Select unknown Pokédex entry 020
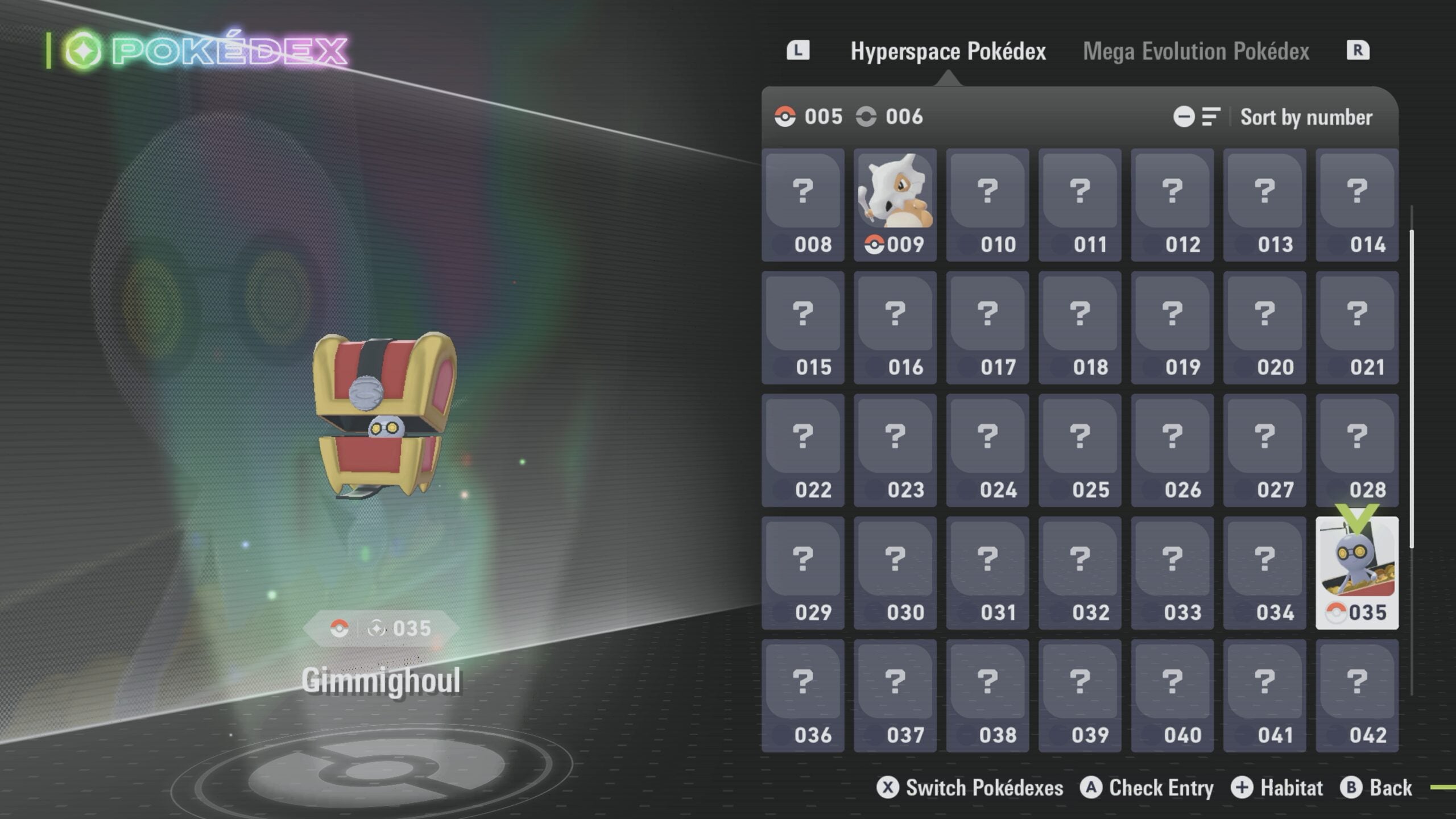Viewport: 1456px width, 819px height. click(1264, 328)
